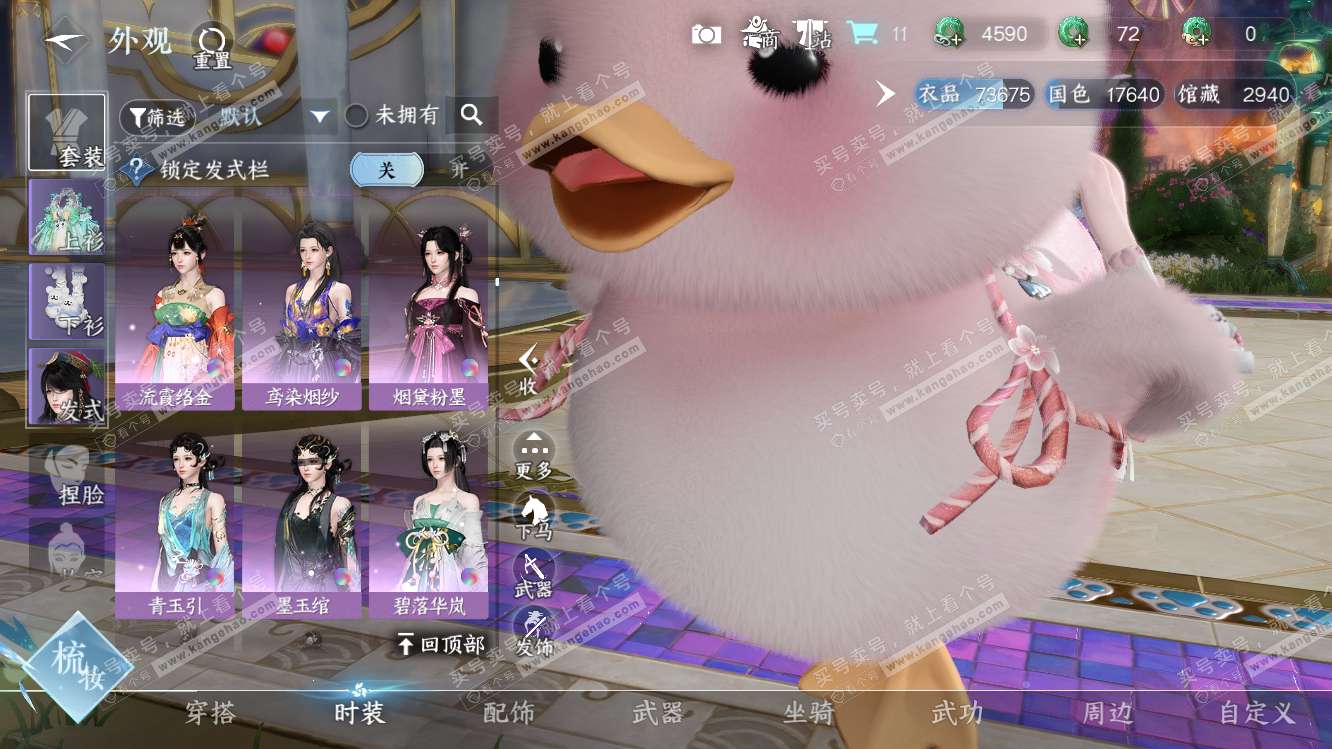The image size is (1332, 749).
Task: Toggle the 未拥有 checkbox
Action: click(x=357, y=116)
